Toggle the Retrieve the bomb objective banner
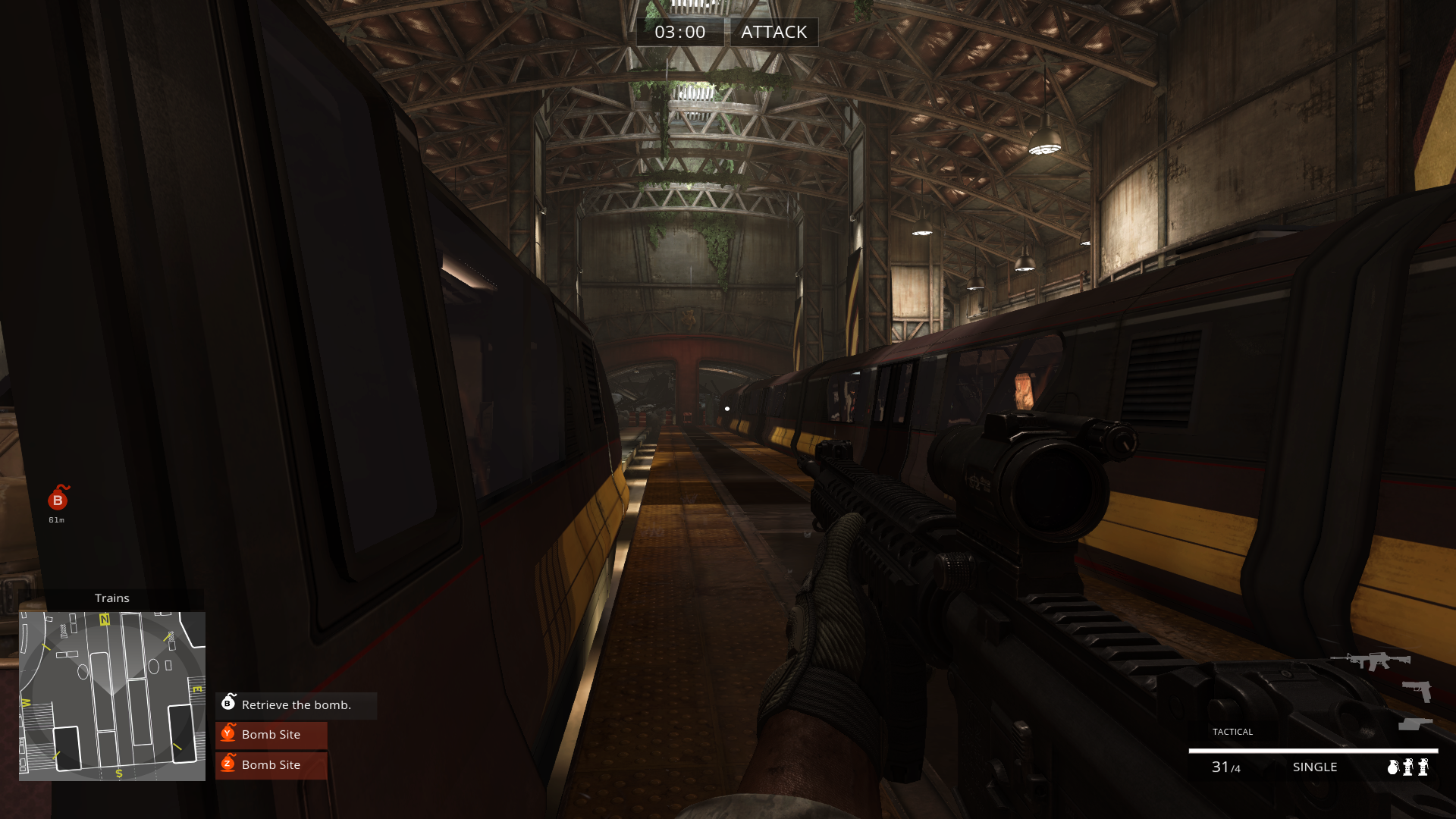Screen dimensions: 1456x819 295,705
